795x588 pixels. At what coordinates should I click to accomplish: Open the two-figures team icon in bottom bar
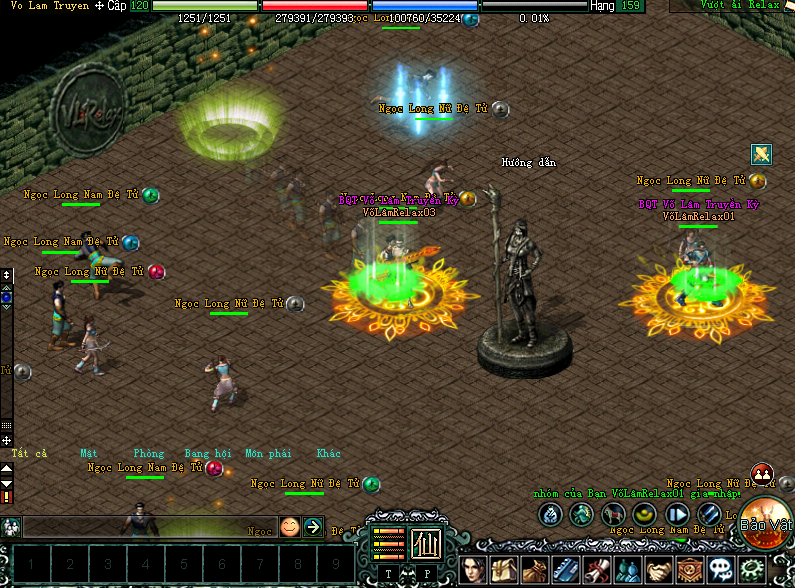[x=628, y=570]
